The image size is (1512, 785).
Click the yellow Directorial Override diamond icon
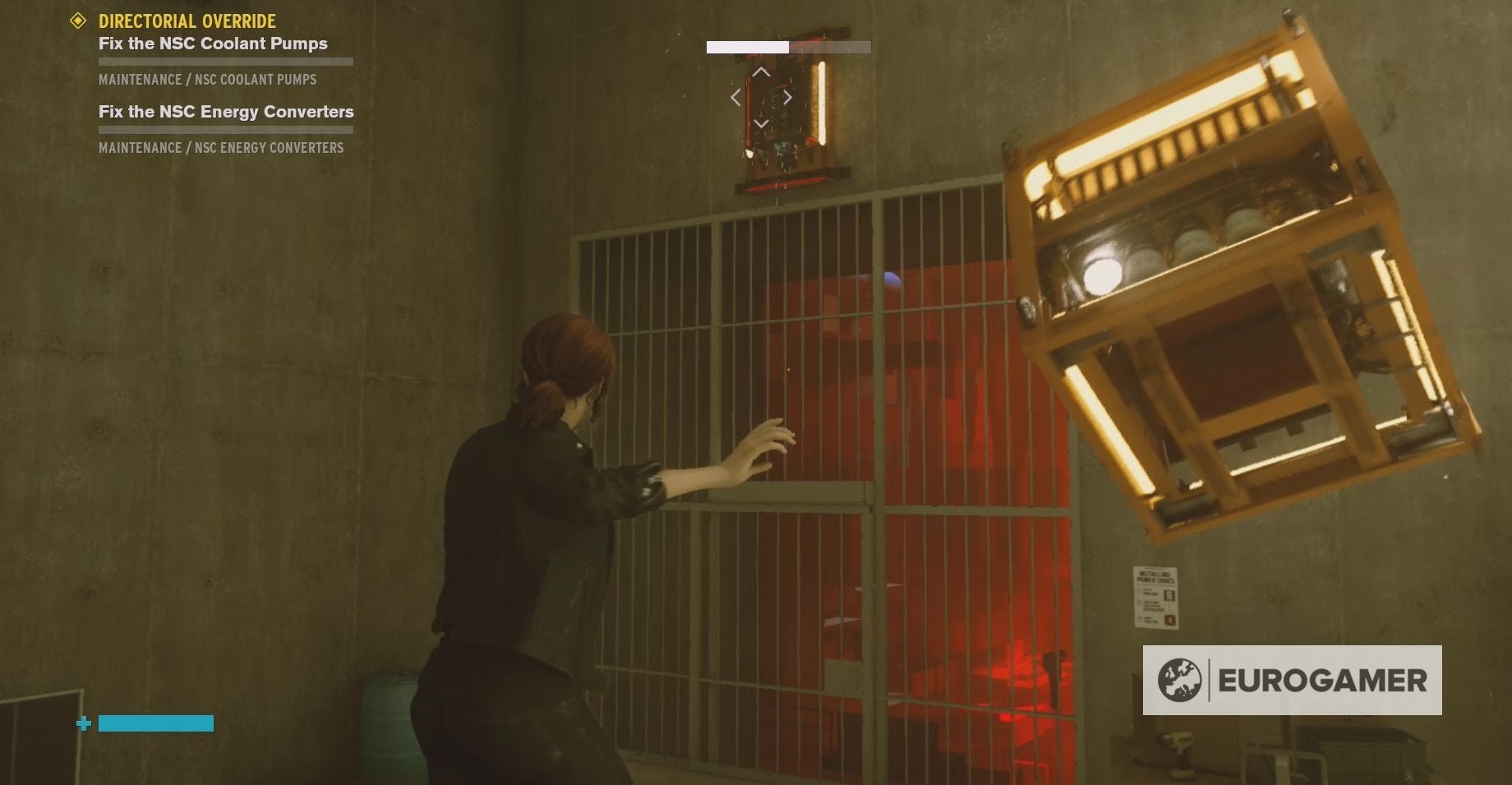point(78,21)
